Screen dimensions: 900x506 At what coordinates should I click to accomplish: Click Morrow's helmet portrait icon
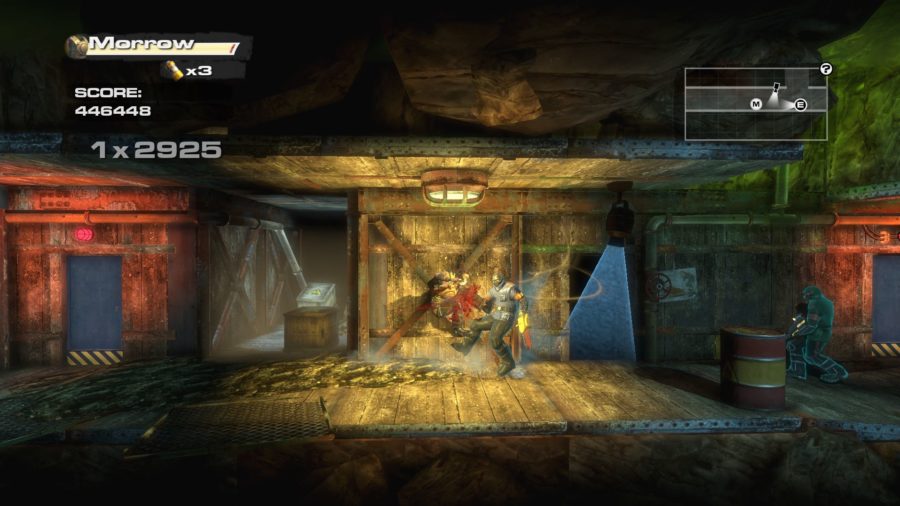(77, 45)
